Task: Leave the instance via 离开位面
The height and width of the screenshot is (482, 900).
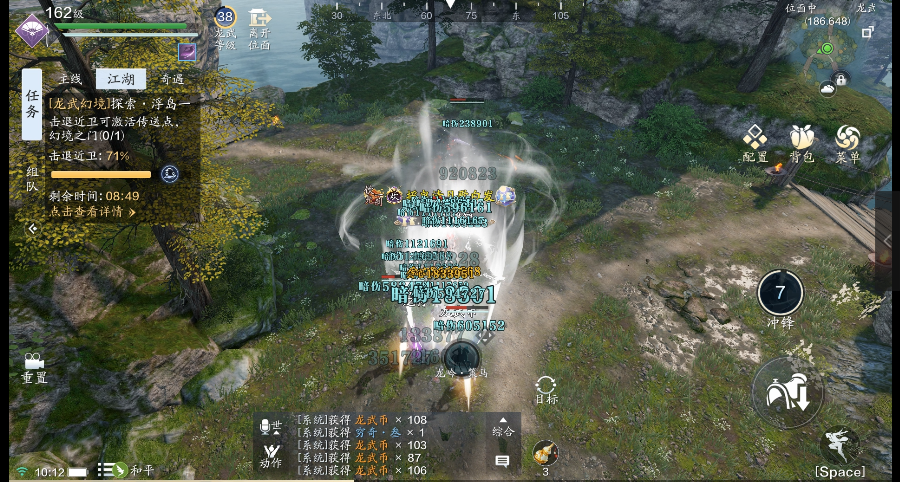Action: coord(260,30)
